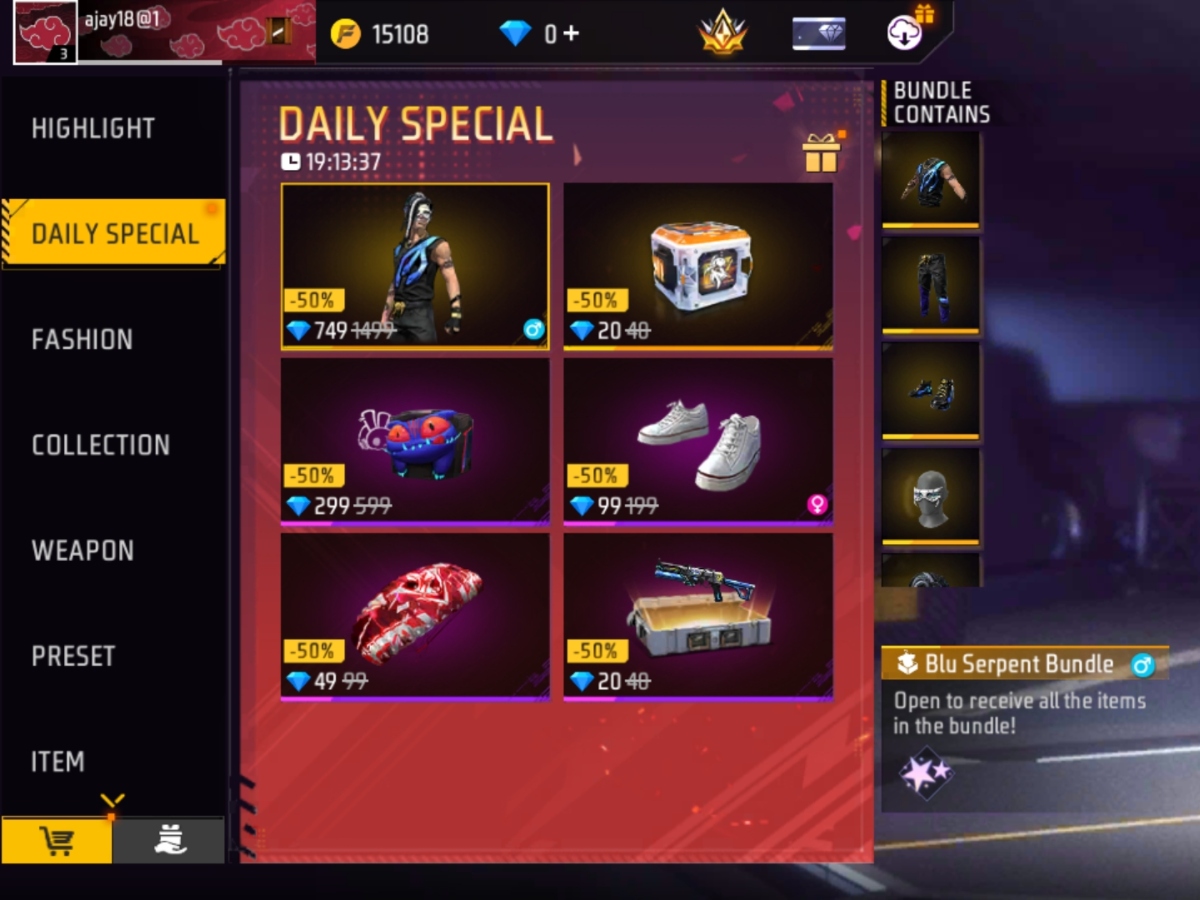1200x900 pixels.
Task: Choose the red parachute skin offer
Action: pyautogui.click(x=415, y=615)
